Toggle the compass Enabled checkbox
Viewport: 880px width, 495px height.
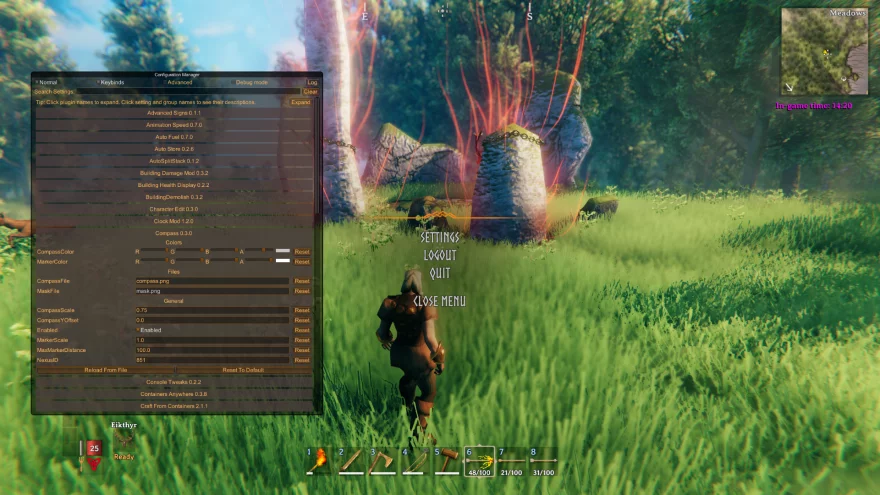[x=138, y=330]
